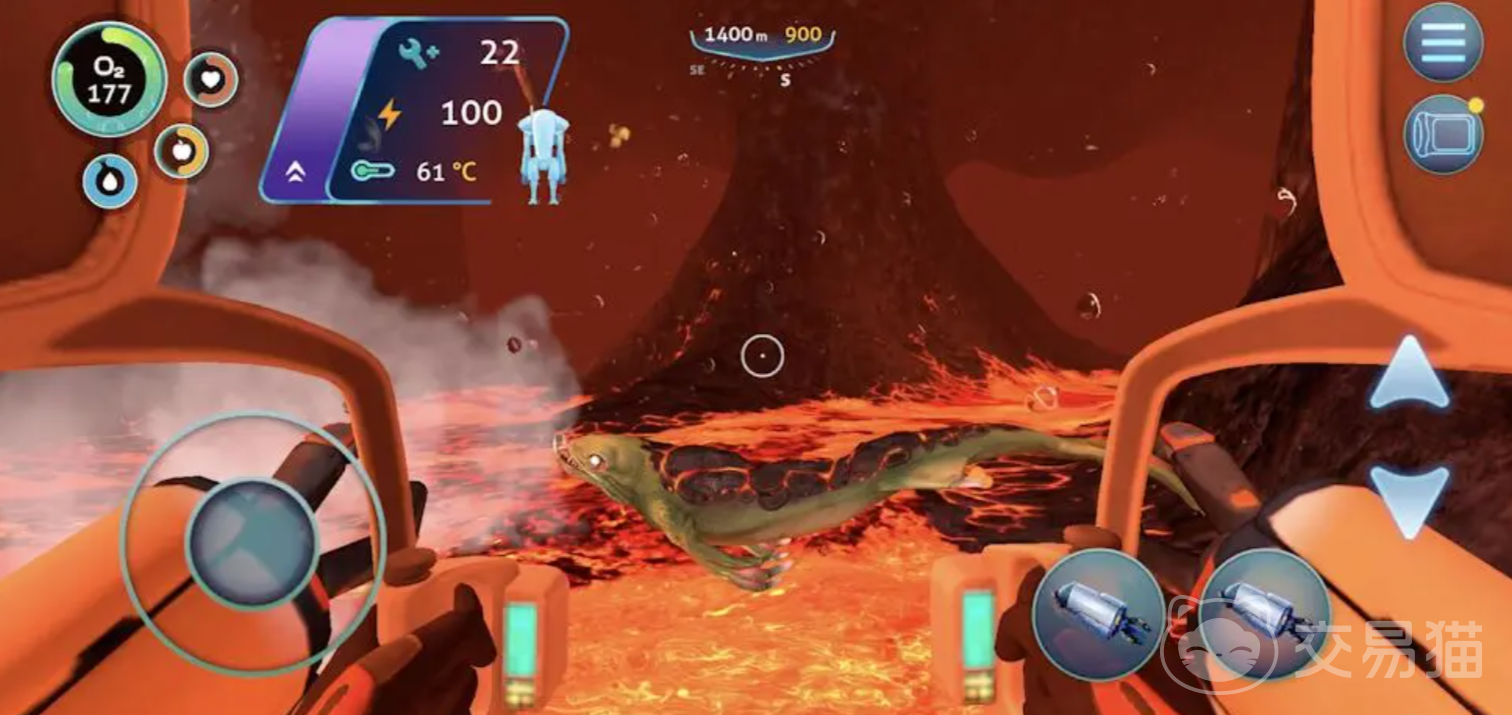Image resolution: width=1512 pixels, height=715 pixels.
Task: Tap the downward arrow to descend
Action: [x=1408, y=500]
